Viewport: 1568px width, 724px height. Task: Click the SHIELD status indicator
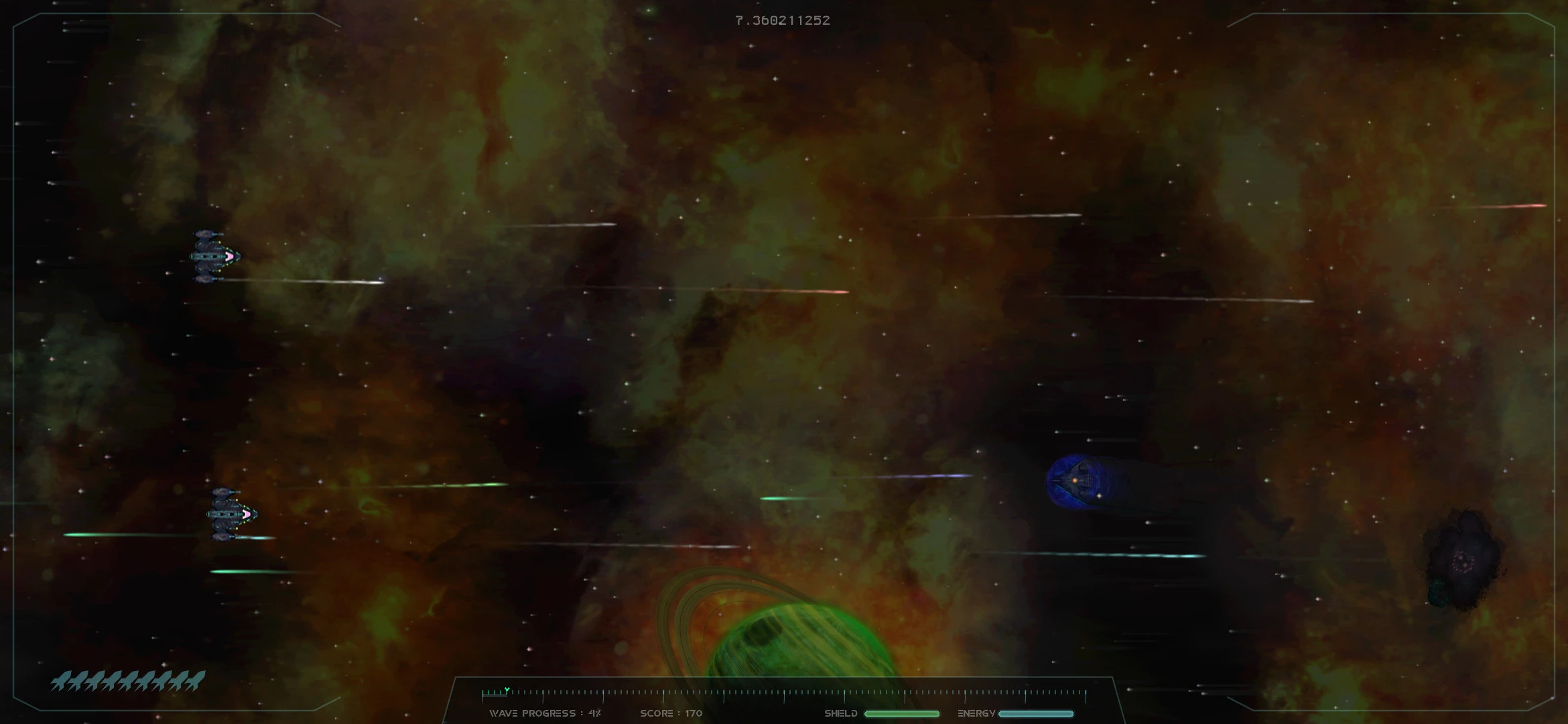click(840, 714)
